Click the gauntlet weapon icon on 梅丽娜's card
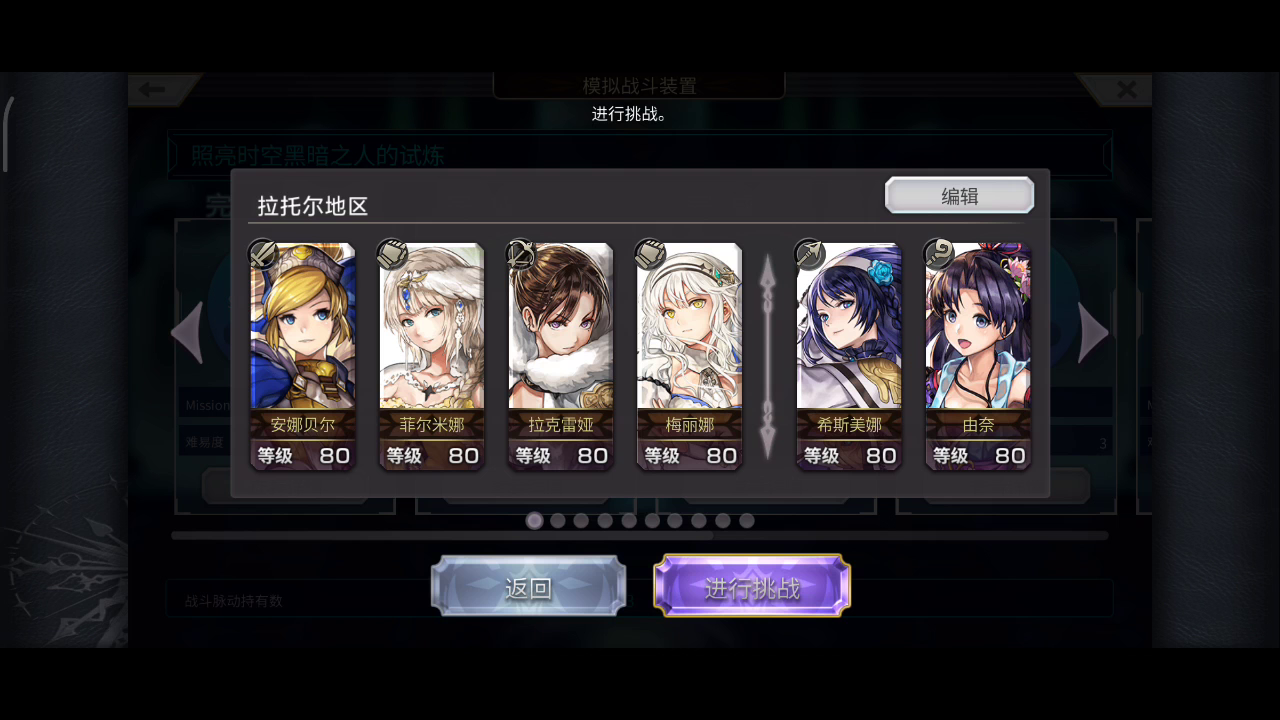Screen dimensions: 1280x720 tap(648, 253)
